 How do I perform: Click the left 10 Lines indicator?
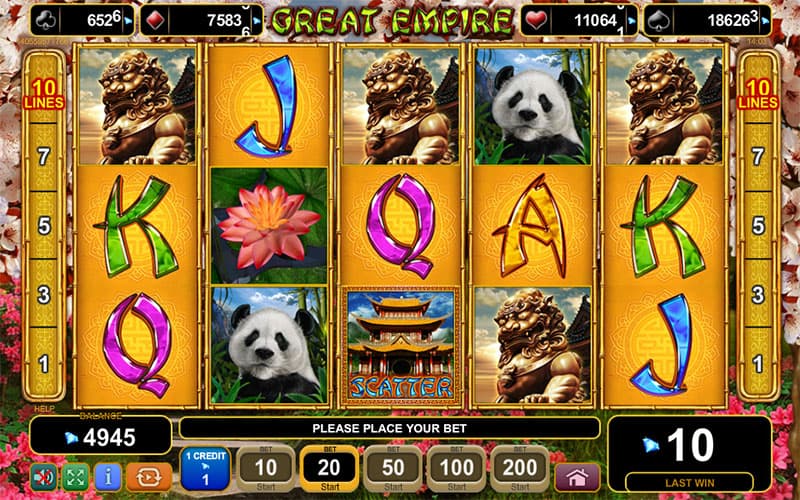(44, 93)
